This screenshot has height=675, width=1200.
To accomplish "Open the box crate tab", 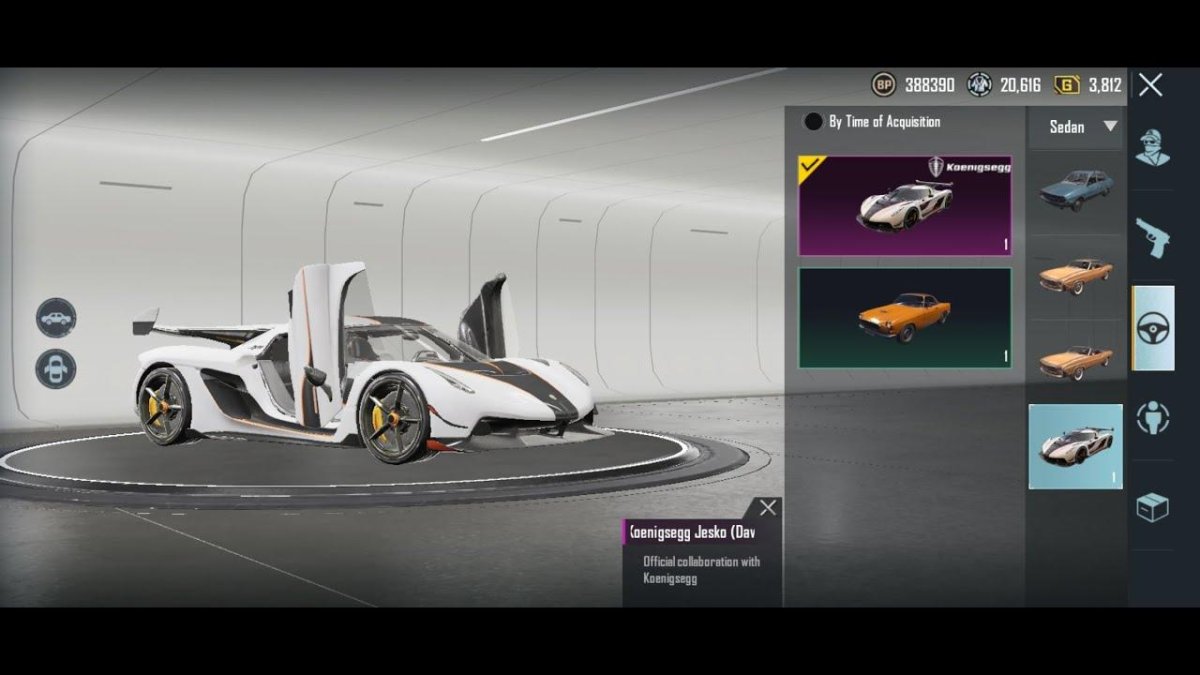I will tap(1152, 508).
